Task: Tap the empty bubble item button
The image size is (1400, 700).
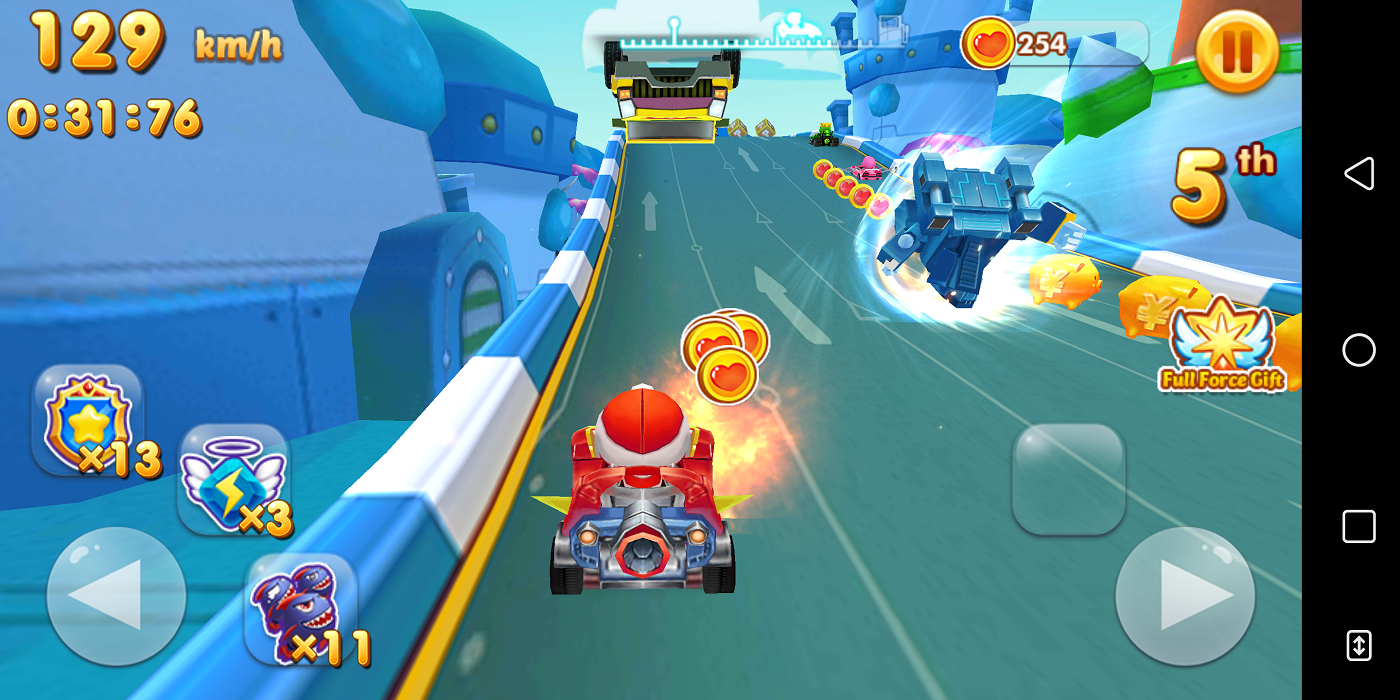Action: [x=1068, y=479]
